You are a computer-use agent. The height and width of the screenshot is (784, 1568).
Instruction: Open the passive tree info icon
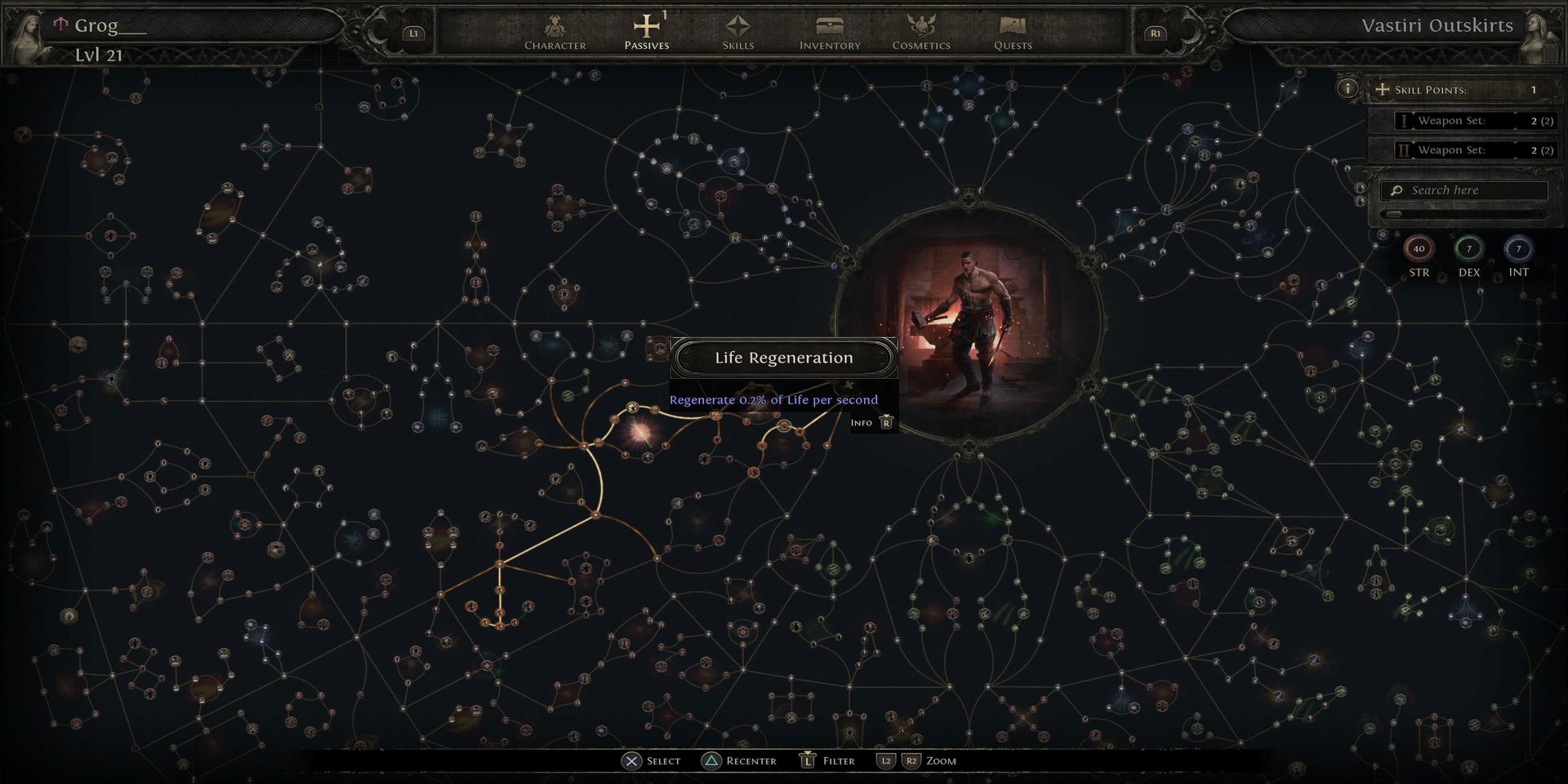coord(1347,88)
